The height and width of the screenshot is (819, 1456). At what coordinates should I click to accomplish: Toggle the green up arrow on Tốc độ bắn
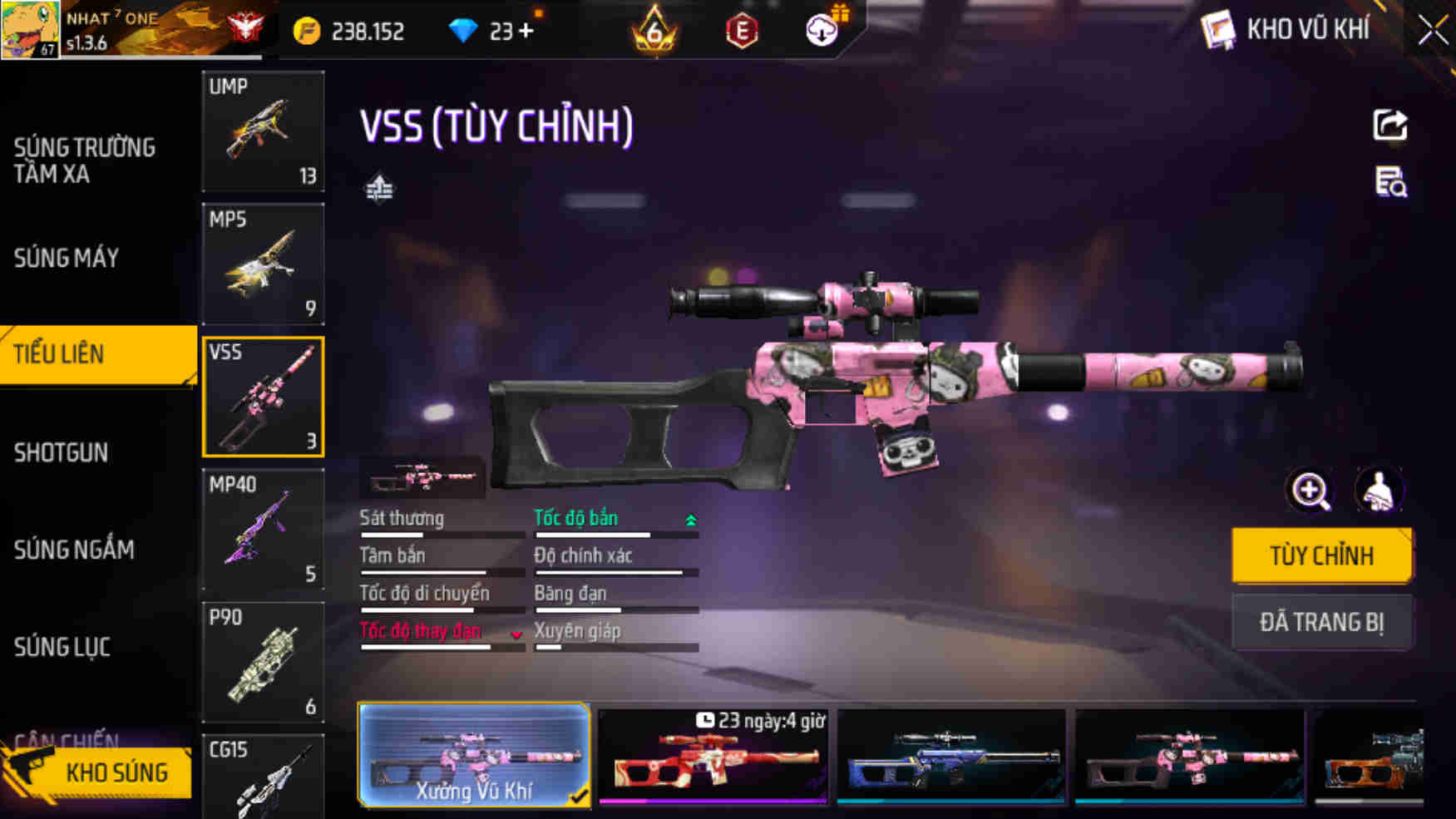(x=690, y=517)
